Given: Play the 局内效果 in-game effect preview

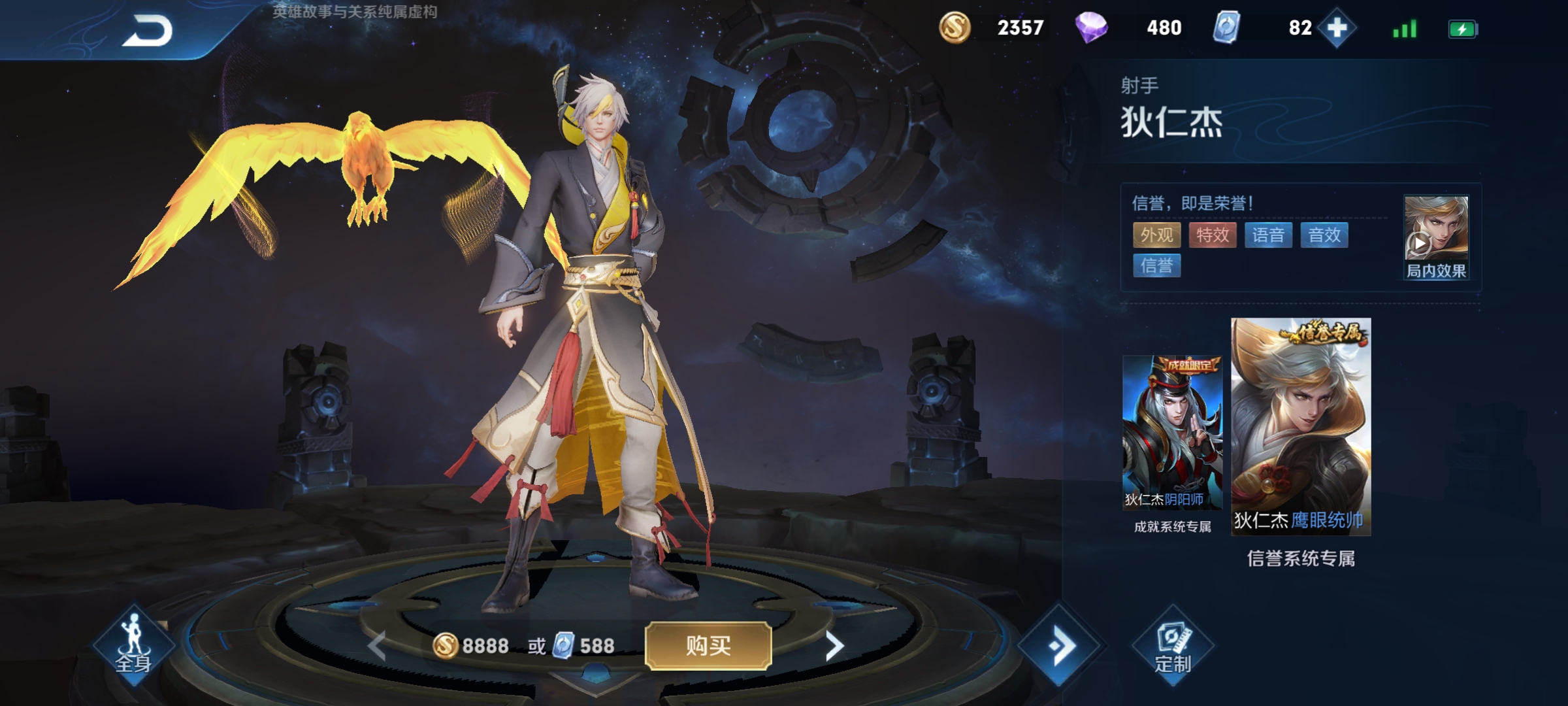Looking at the screenshot, I should click(1436, 237).
